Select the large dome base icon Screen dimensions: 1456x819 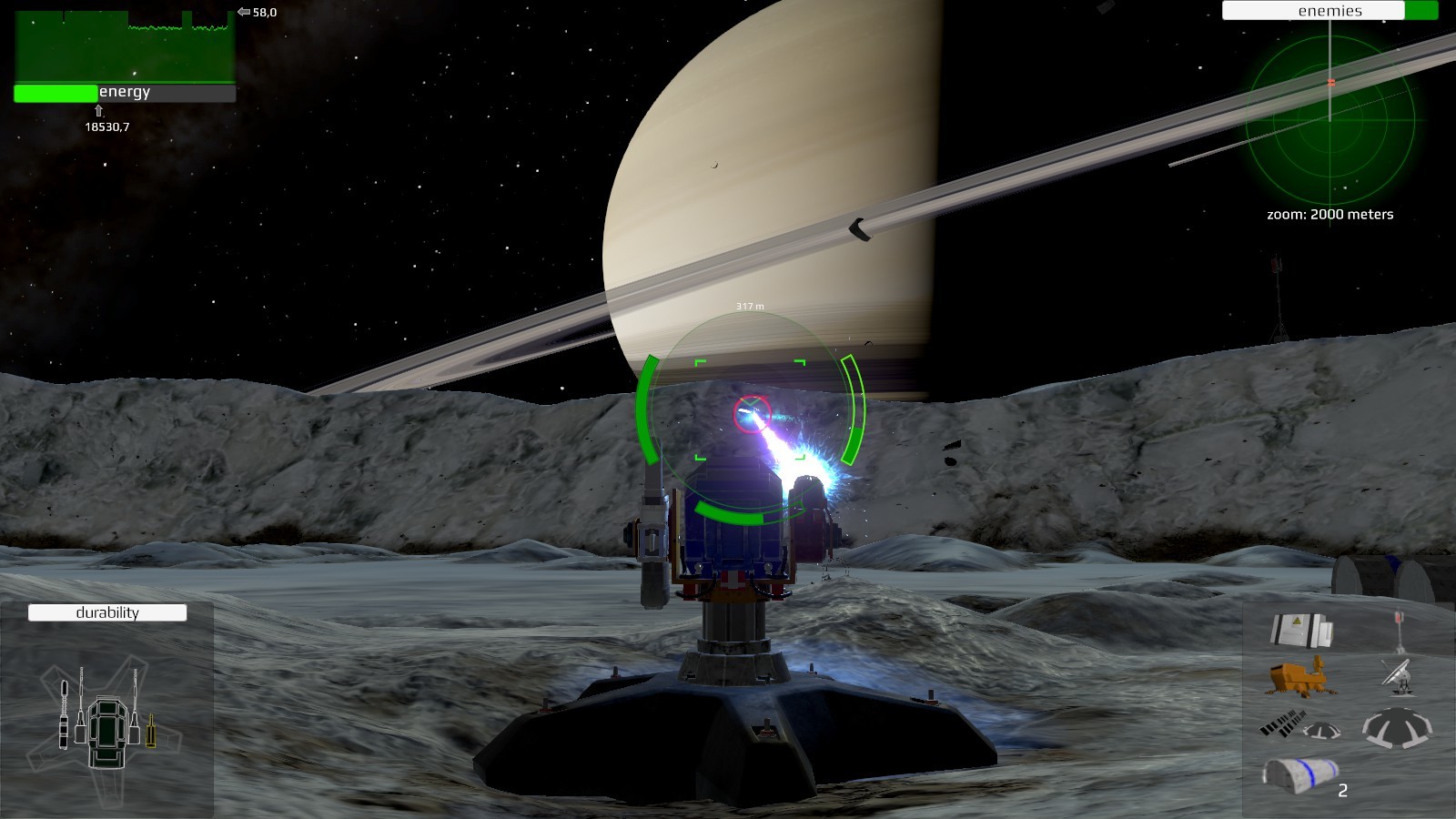point(1395,728)
